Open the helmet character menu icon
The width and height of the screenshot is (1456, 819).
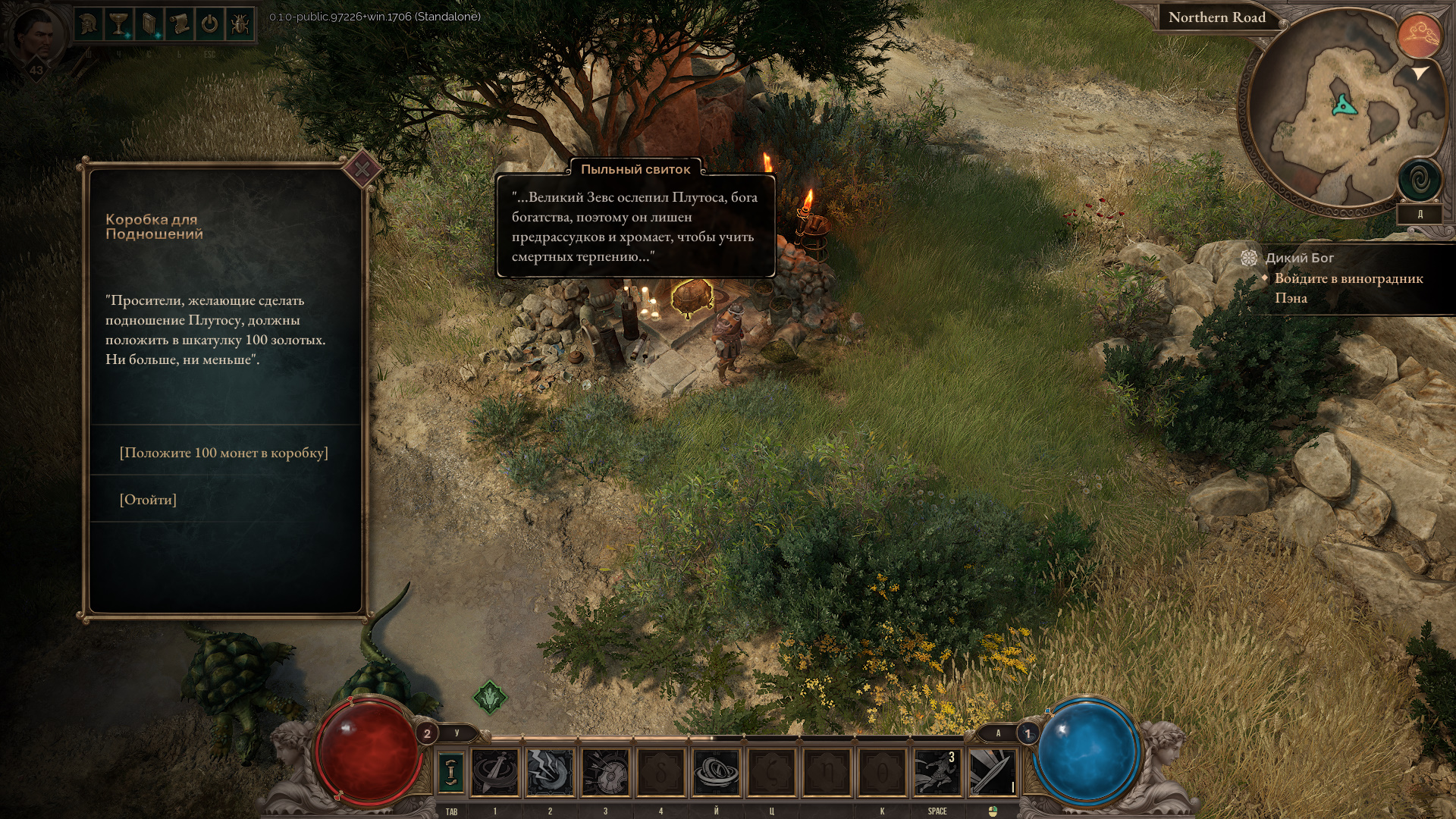coord(89,24)
